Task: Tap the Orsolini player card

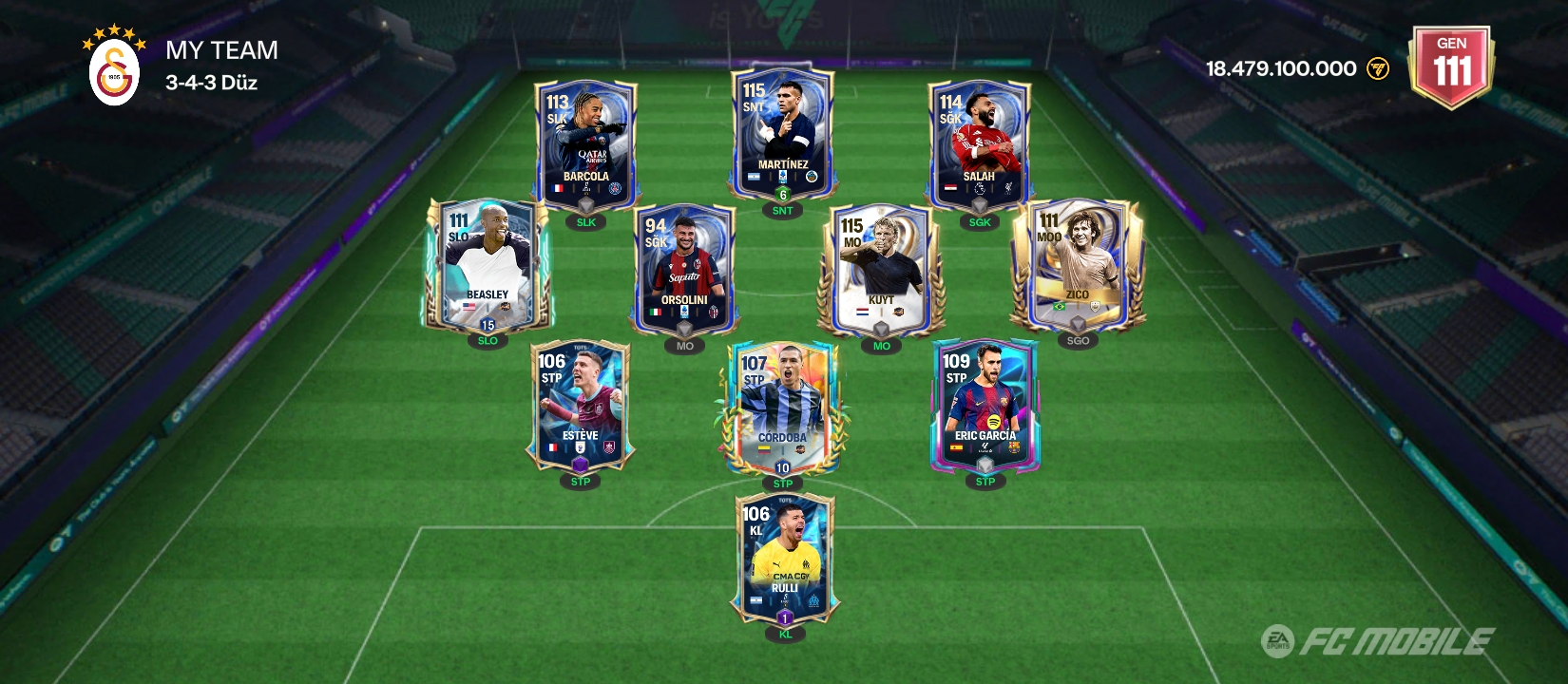Action: (x=684, y=269)
